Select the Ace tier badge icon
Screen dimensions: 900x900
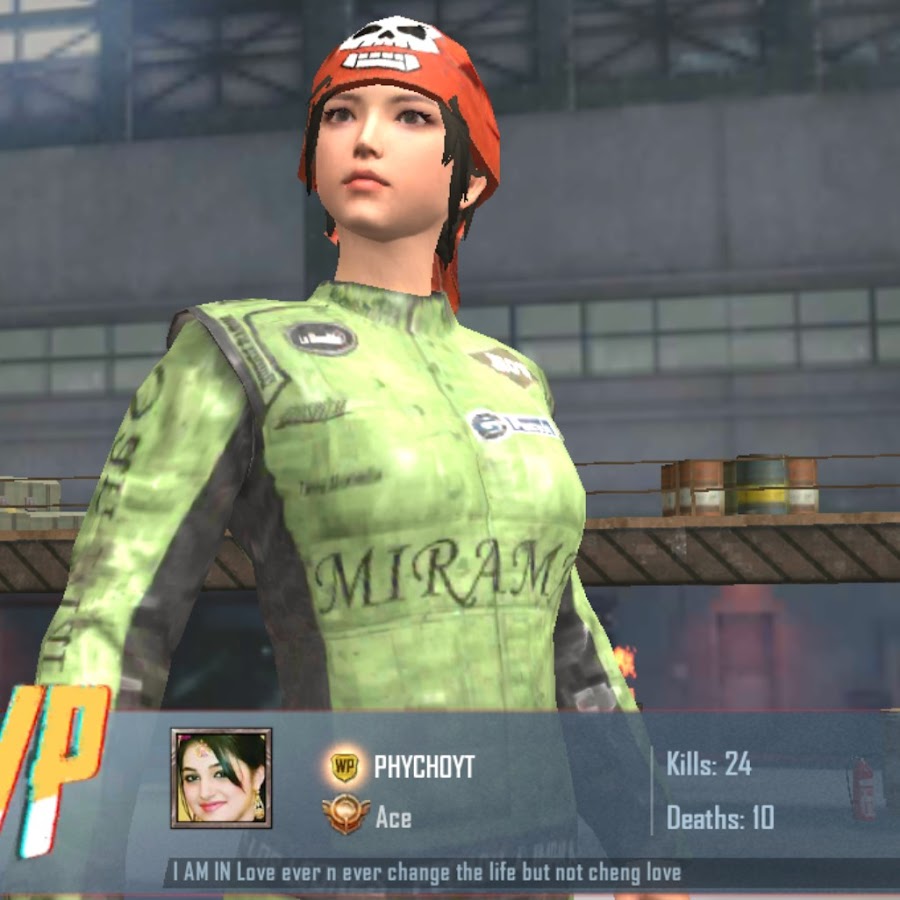pyautogui.click(x=343, y=816)
